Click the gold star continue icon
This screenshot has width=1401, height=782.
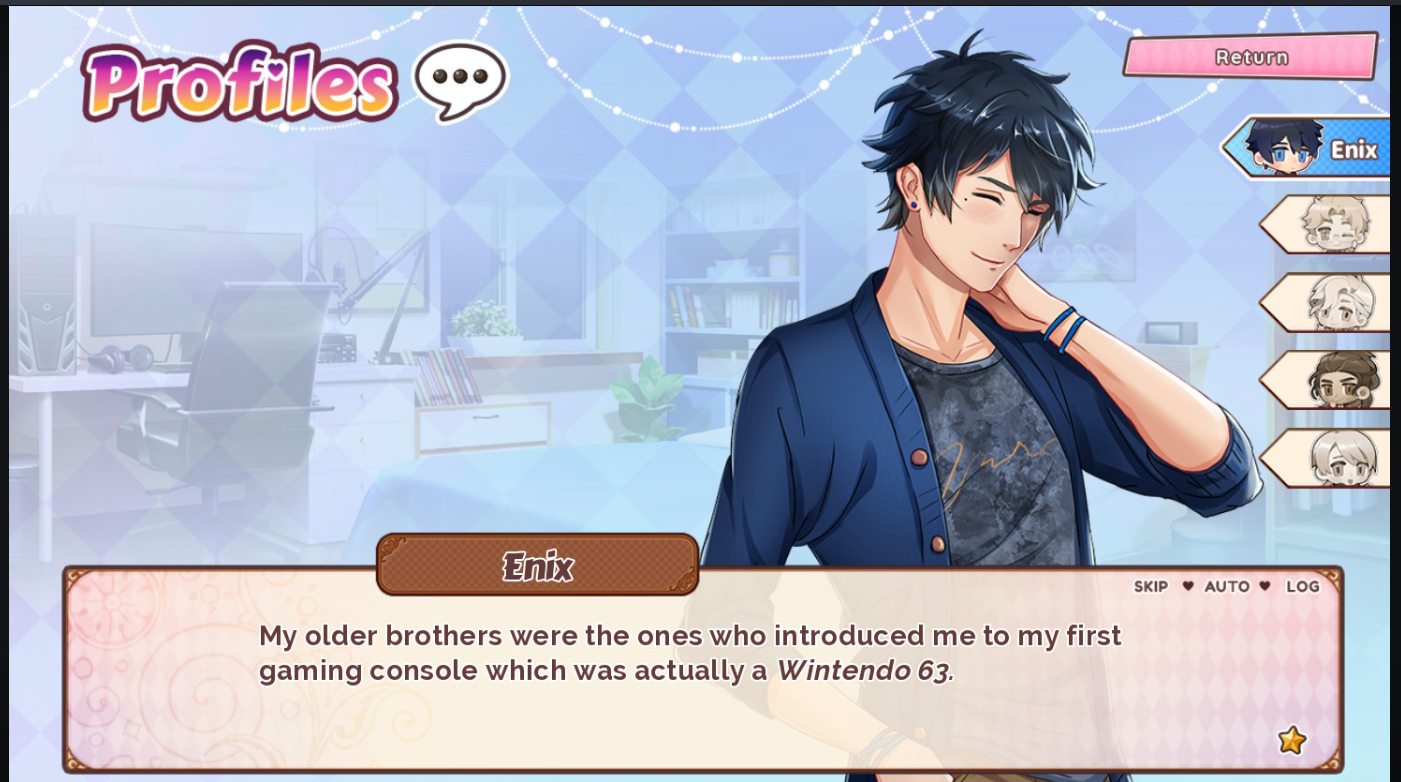click(x=1291, y=740)
